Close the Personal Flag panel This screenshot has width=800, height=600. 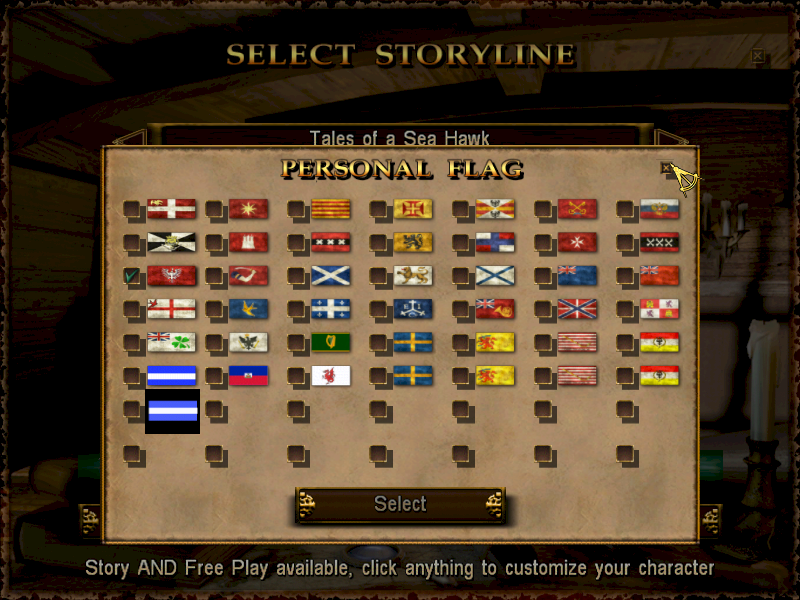667,169
